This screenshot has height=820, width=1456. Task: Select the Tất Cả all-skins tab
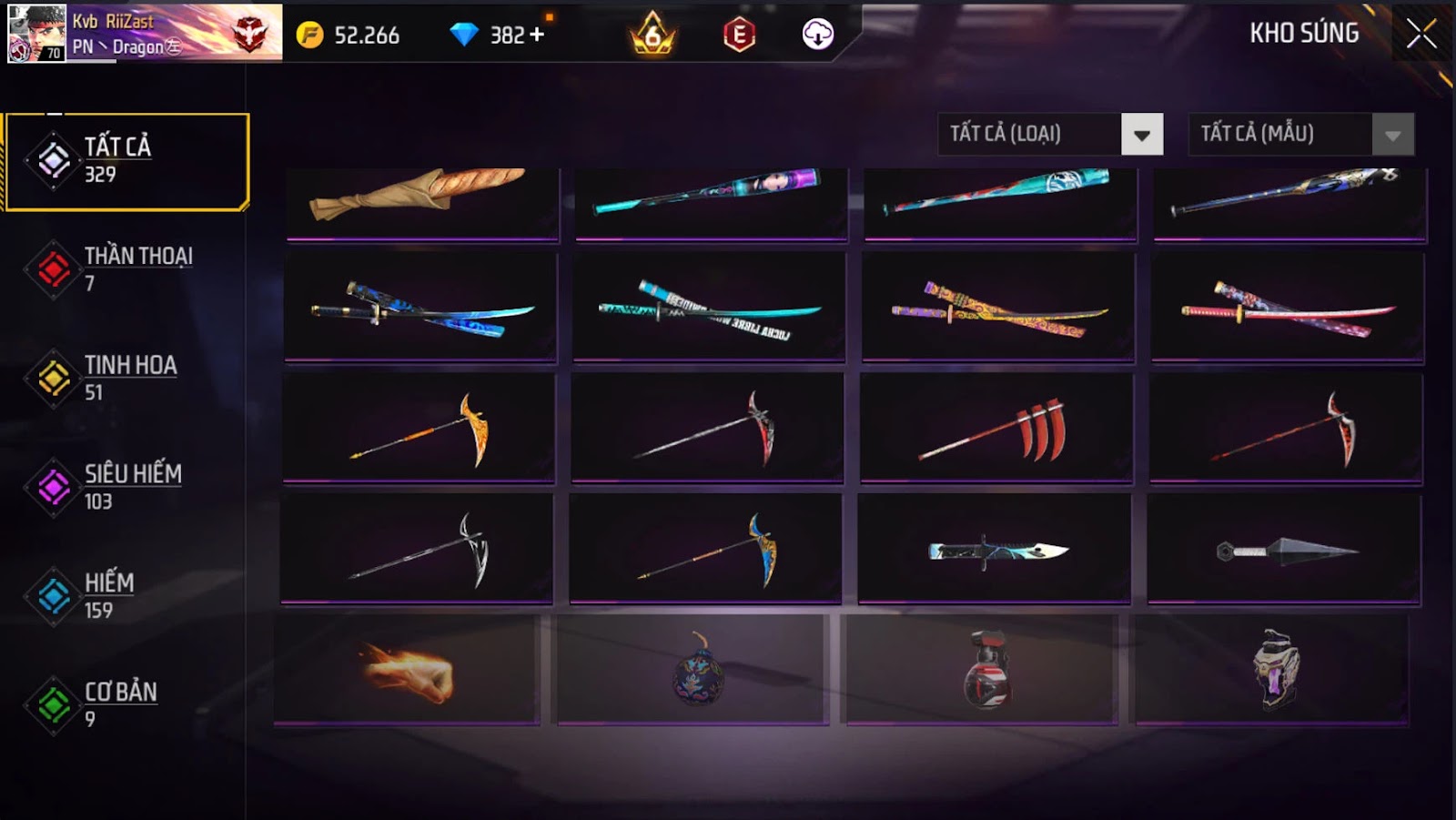click(126, 161)
